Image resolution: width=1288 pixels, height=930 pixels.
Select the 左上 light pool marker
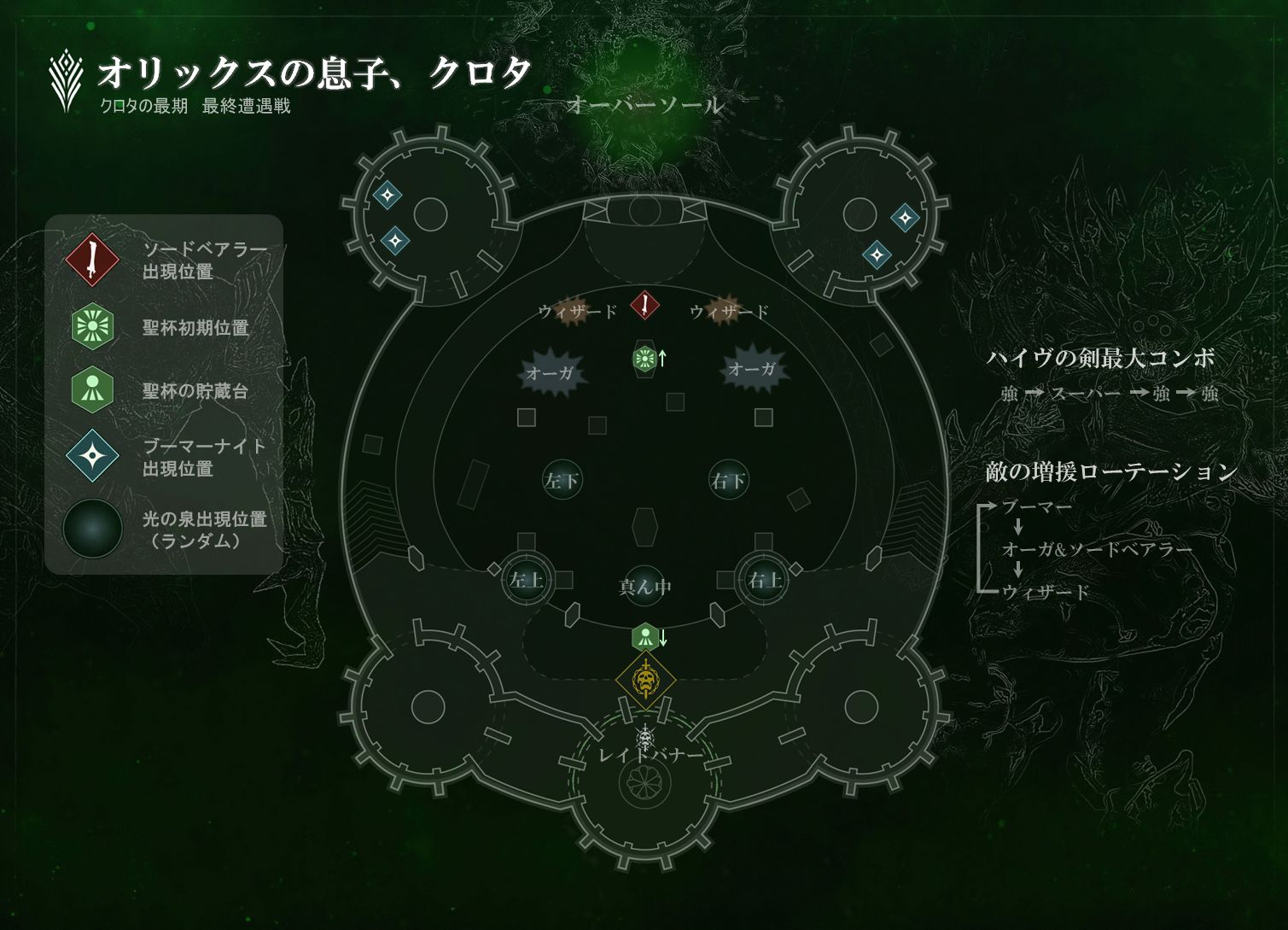coord(527,580)
